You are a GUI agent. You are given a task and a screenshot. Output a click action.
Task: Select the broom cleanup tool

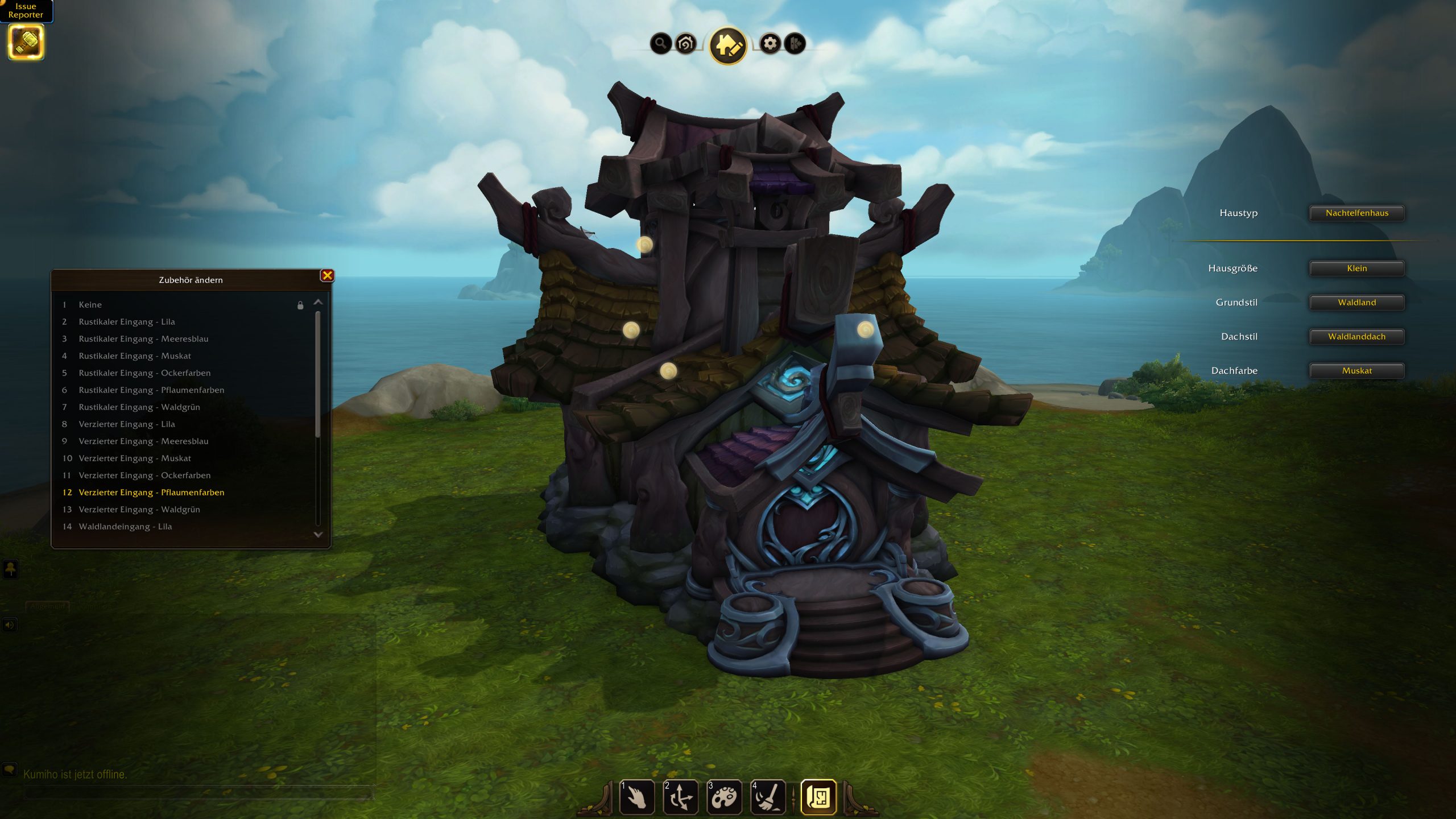click(x=768, y=797)
